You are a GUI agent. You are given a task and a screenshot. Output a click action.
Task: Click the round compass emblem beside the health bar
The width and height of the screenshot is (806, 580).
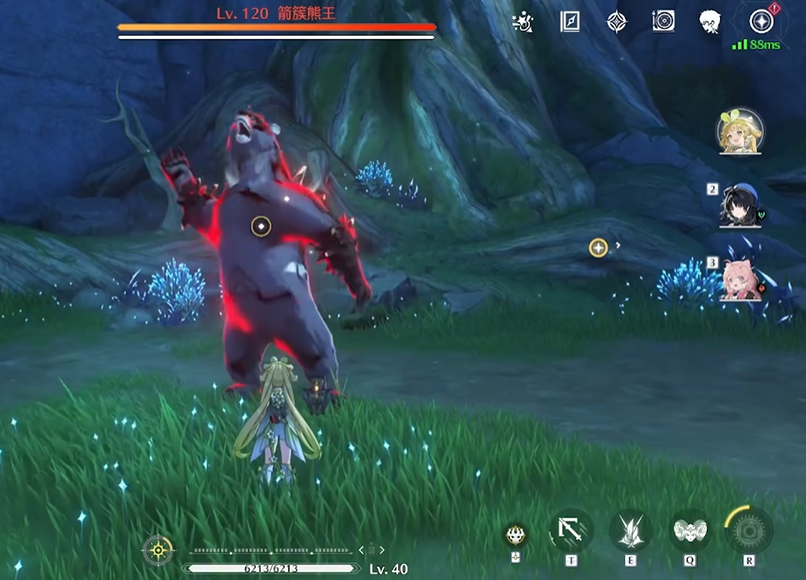tap(157, 549)
